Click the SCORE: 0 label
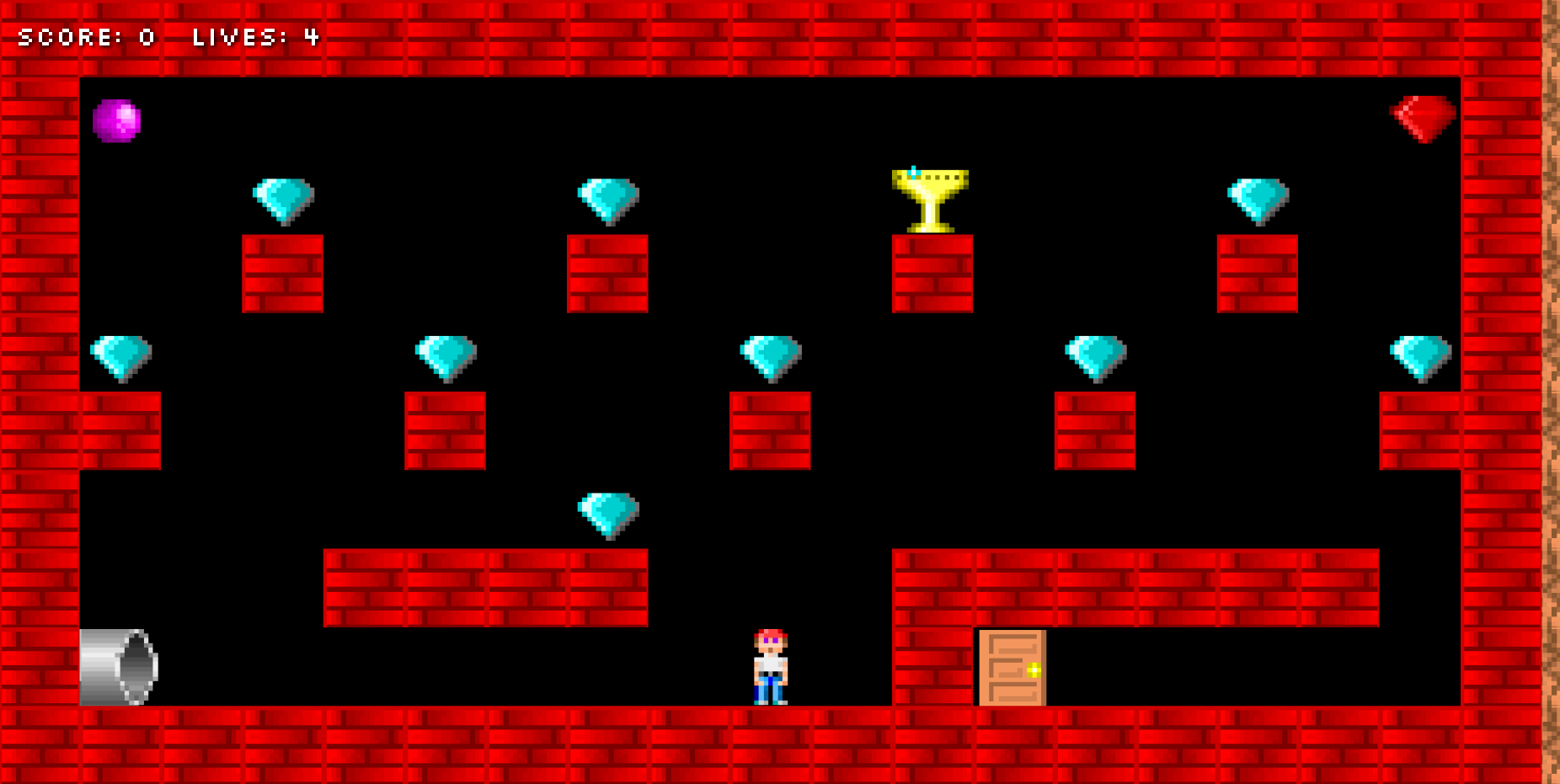1560x784 pixels. tap(84, 37)
